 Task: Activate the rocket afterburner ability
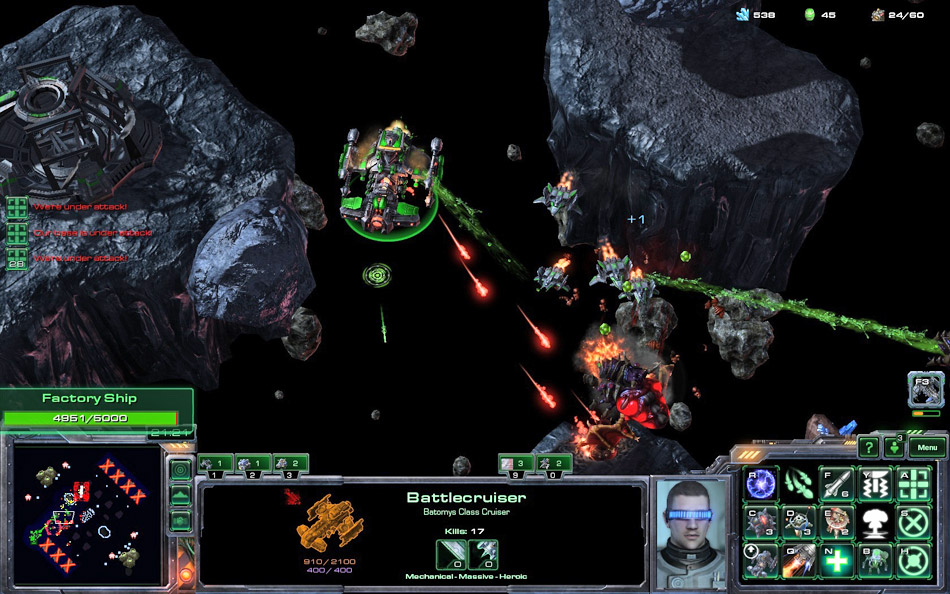point(799,560)
